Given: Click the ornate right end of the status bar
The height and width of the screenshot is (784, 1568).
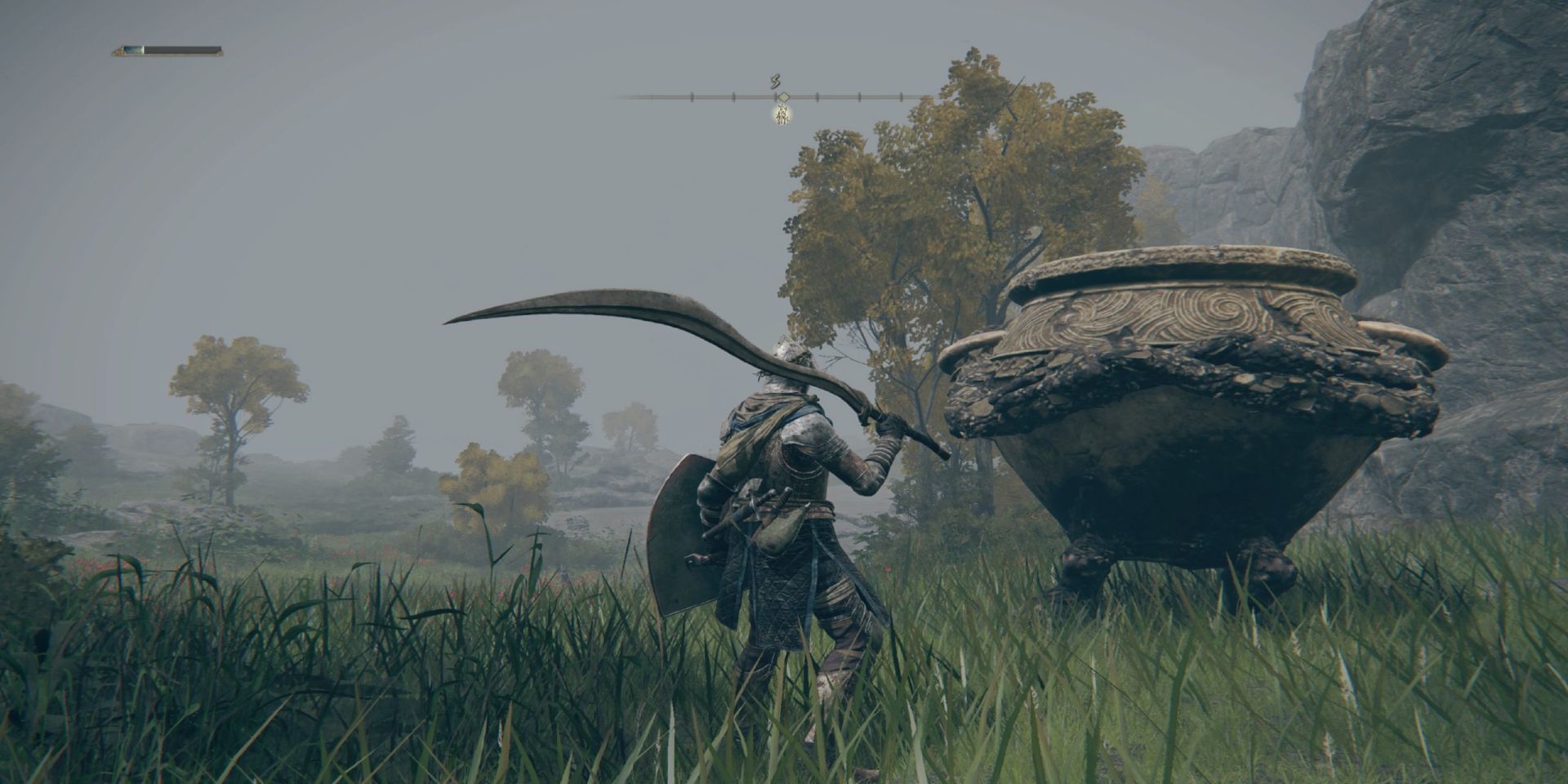Looking at the screenshot, I should (x=219, y=51).
